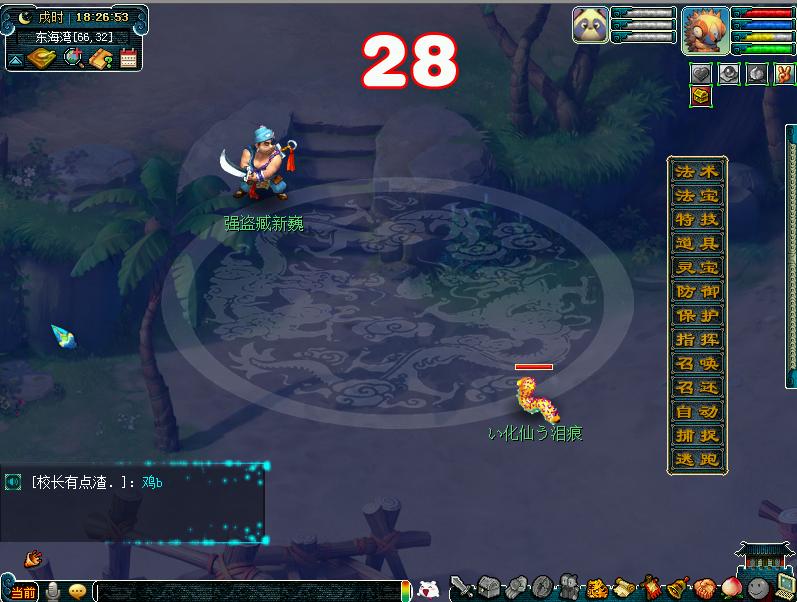
Task: Collapse the time panel with the arrow button
Action: pos(16,60)
